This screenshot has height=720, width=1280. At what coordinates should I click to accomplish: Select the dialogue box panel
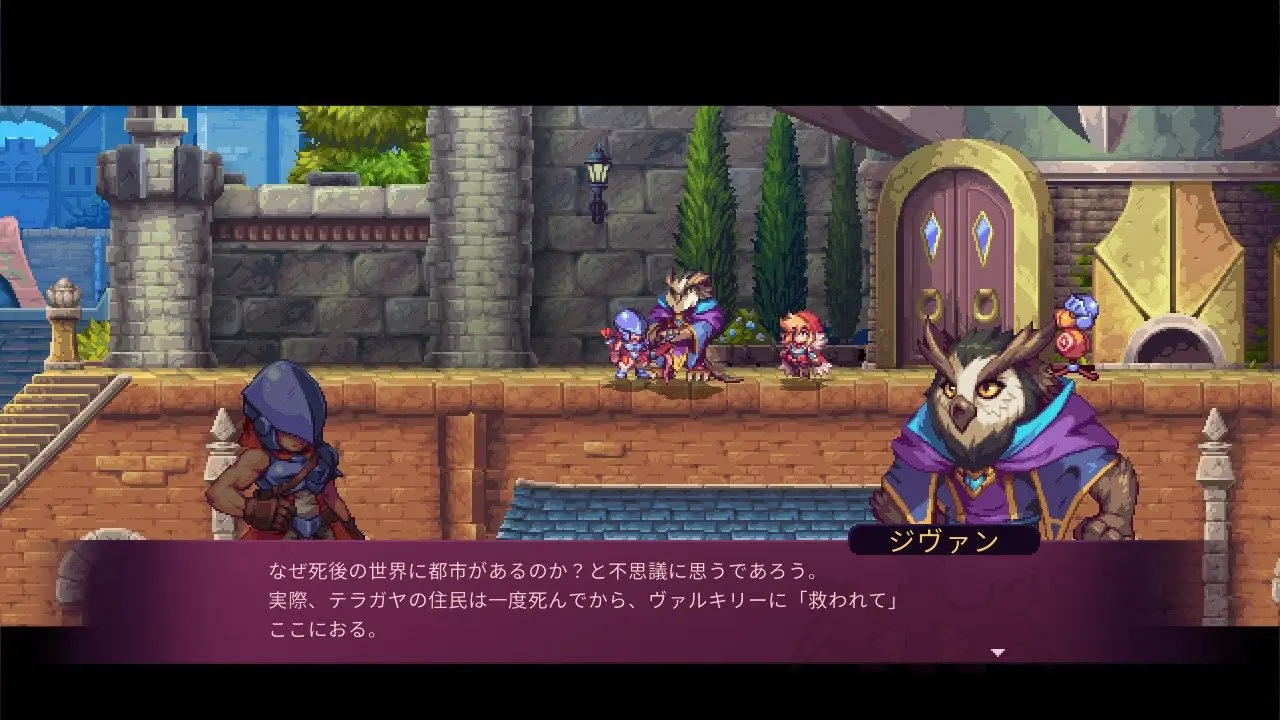tap(640, 600)
